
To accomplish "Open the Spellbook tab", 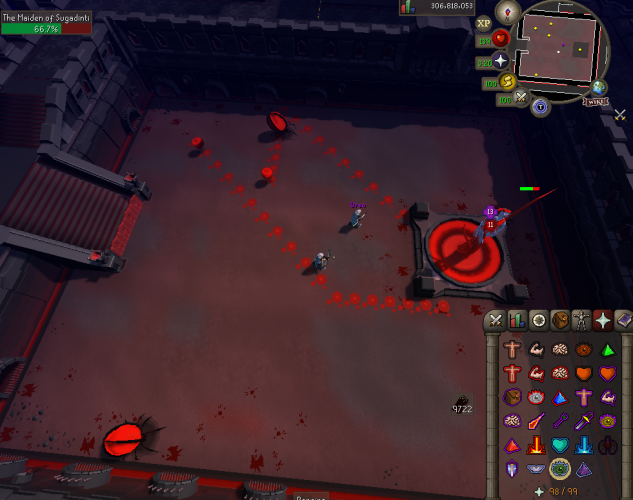I will click(x=625, y=321).
